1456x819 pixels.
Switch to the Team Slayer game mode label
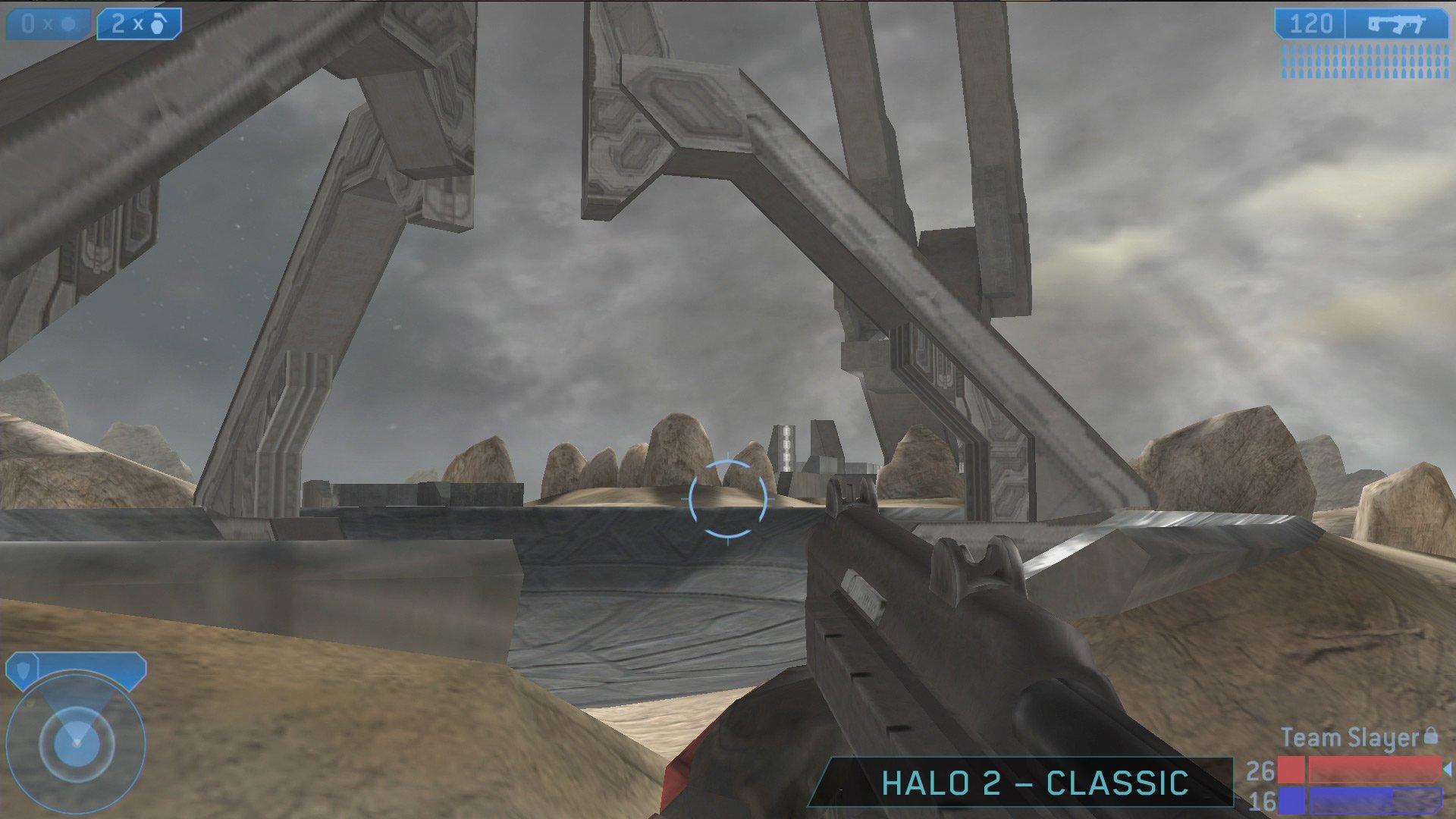point(1348,737)
